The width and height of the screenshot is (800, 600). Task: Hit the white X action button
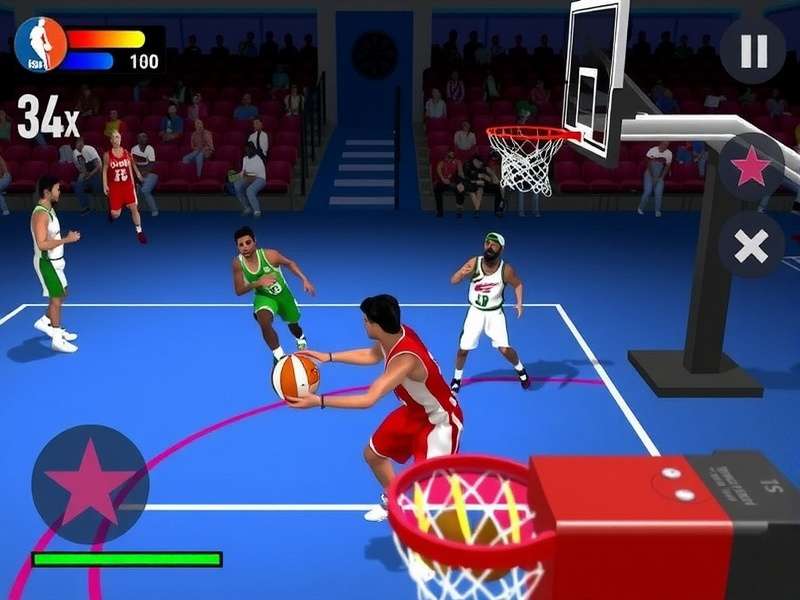coord(751,246)
